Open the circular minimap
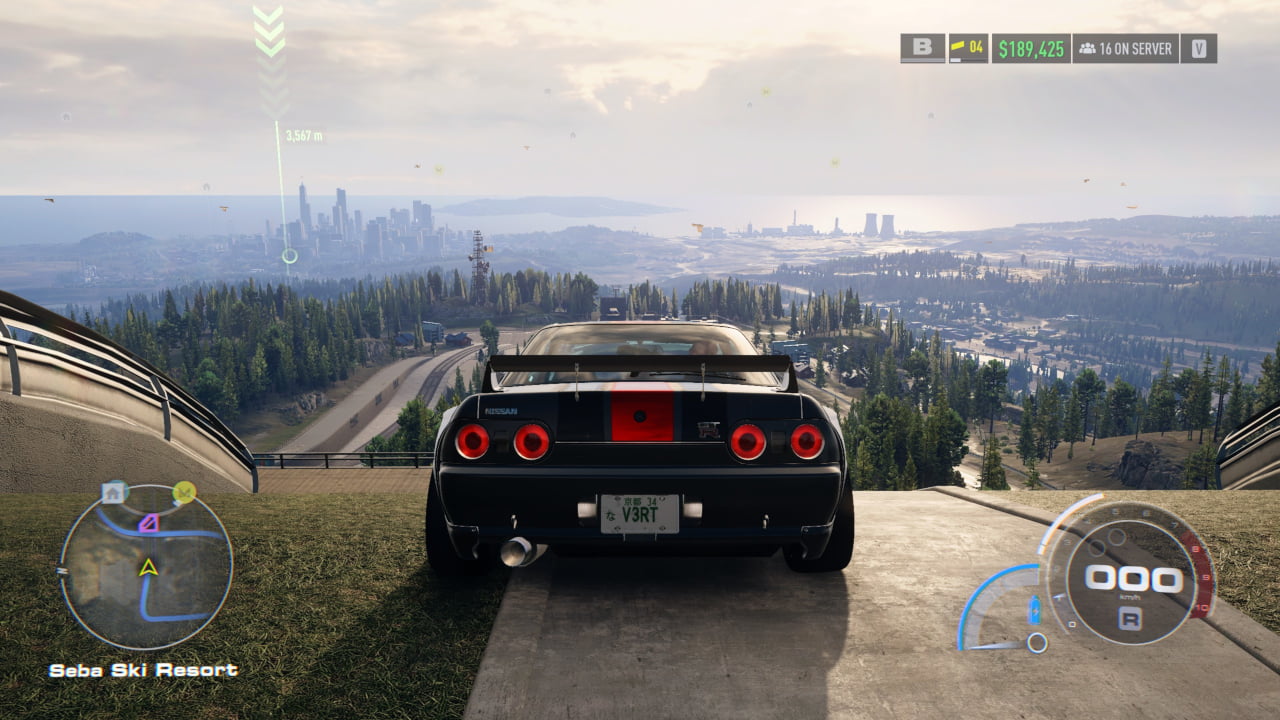The image size is (1280, 720). [x=146, y=567]
